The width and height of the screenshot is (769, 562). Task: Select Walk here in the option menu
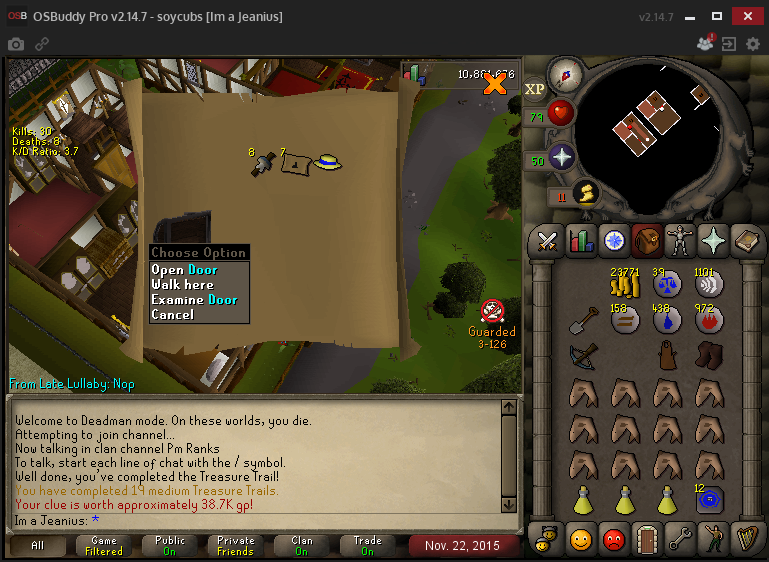click(x=182, y=285)
